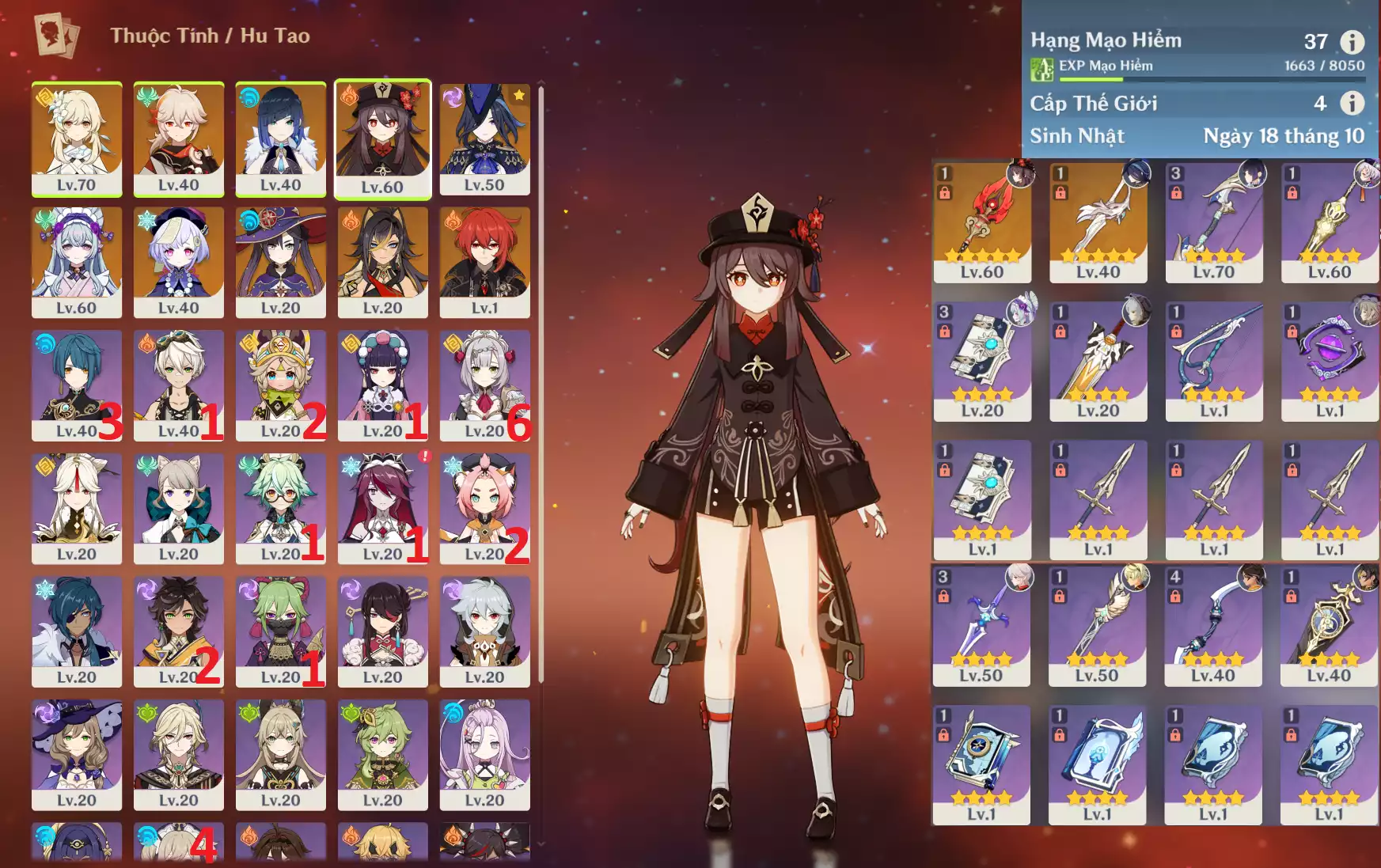Choose Bennett's Lv.40 character card

point(179,385)
